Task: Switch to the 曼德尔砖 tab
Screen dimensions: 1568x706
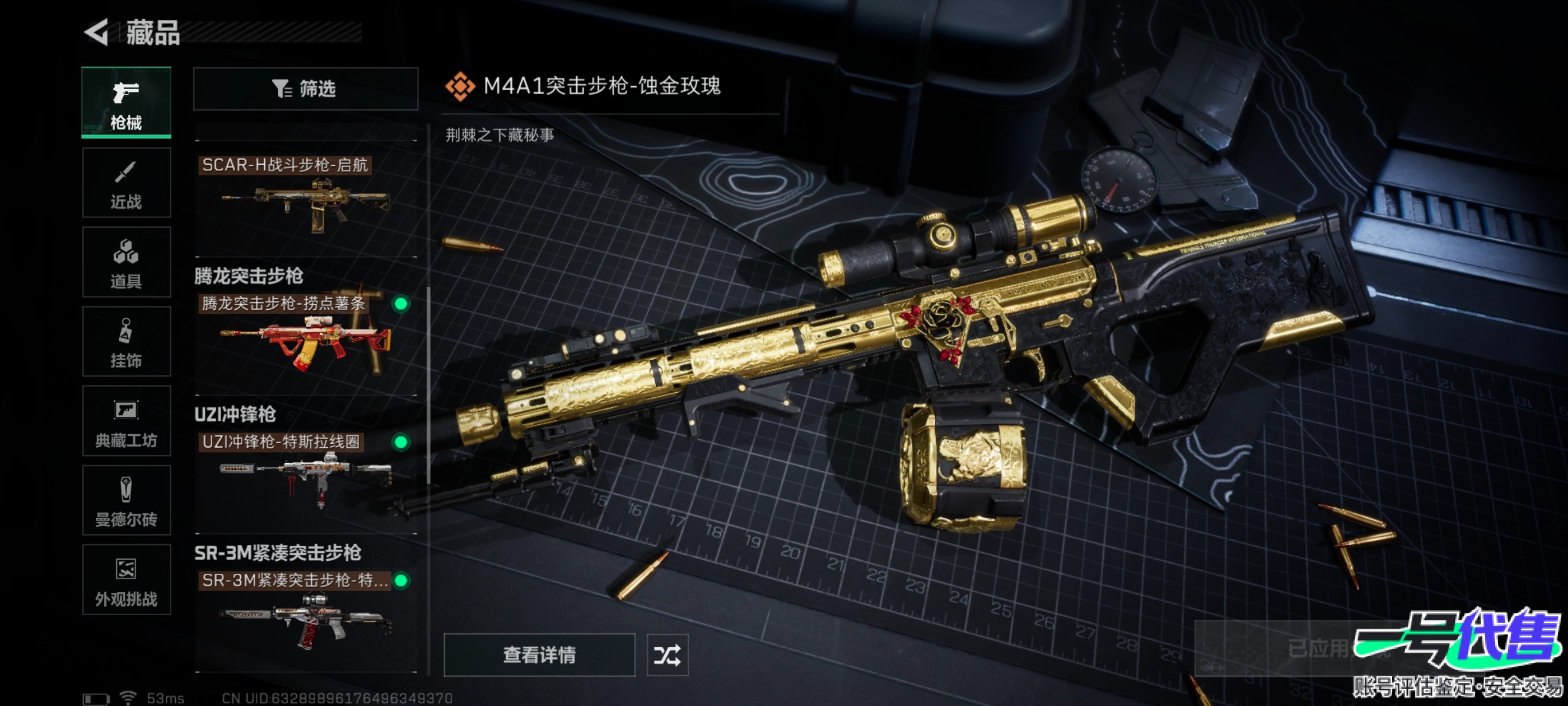Action: pyautogui.click(x=126, y=501)
